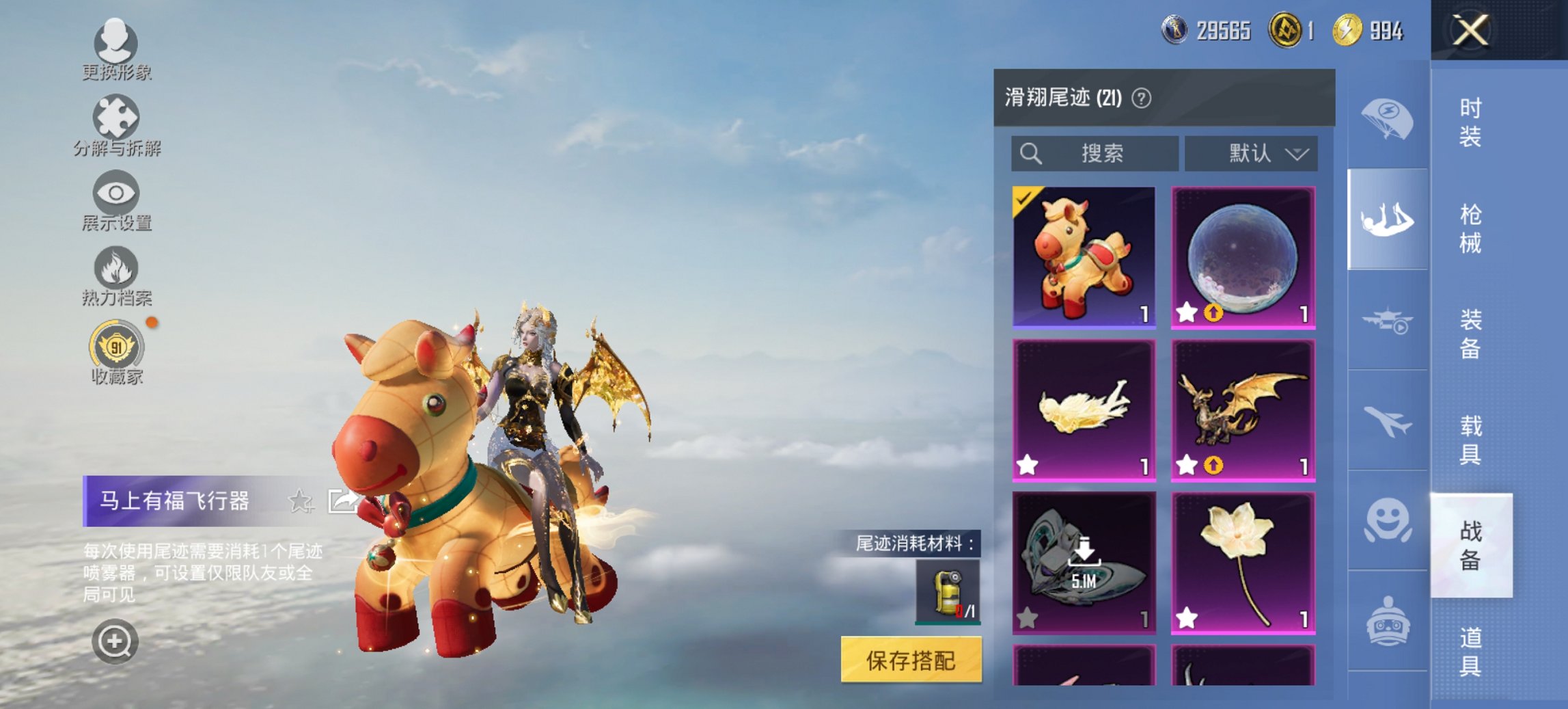This screenshot has width=1568, height=709.
Task: Open the 默认 sort dropdown
Action: 1252,154
